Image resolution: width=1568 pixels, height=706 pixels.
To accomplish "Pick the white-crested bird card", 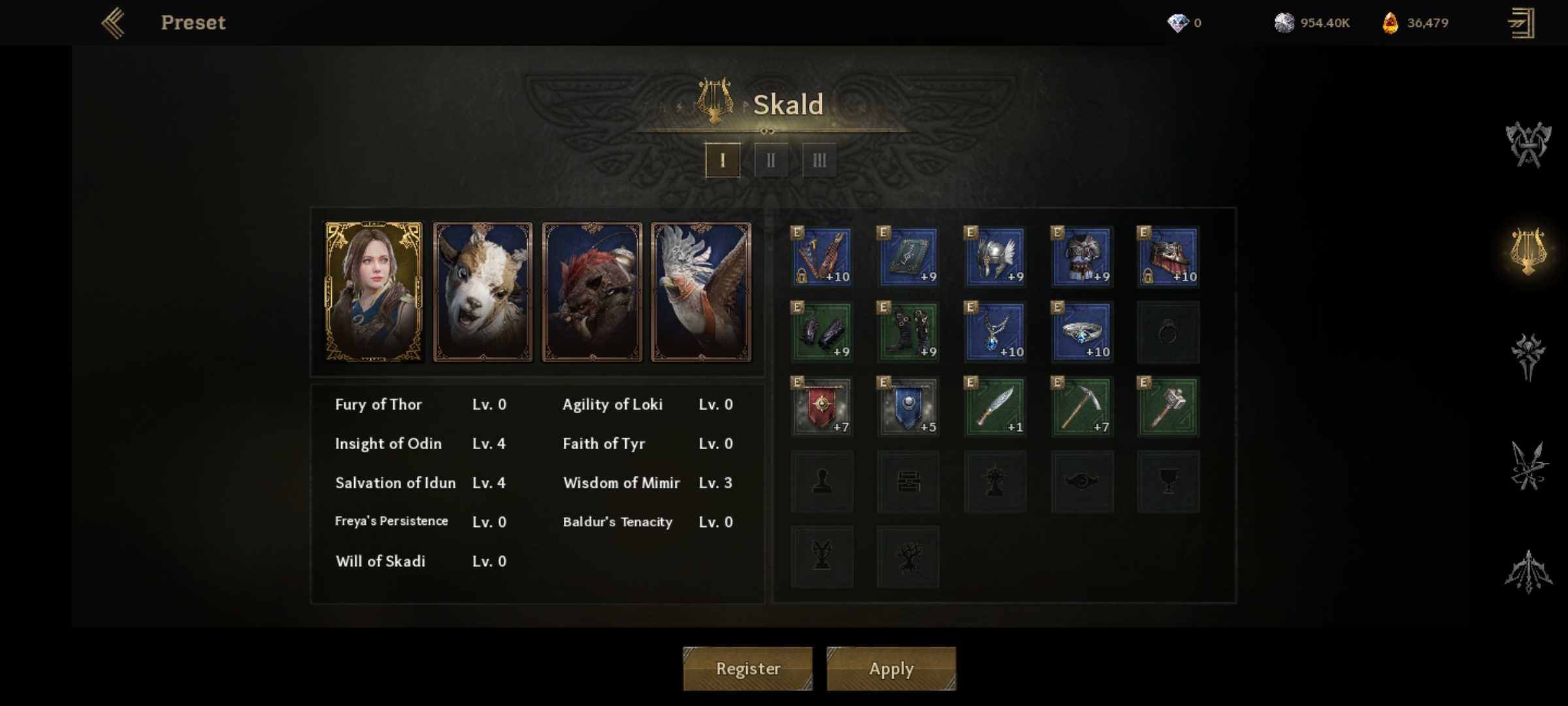I will coord(701,292).
